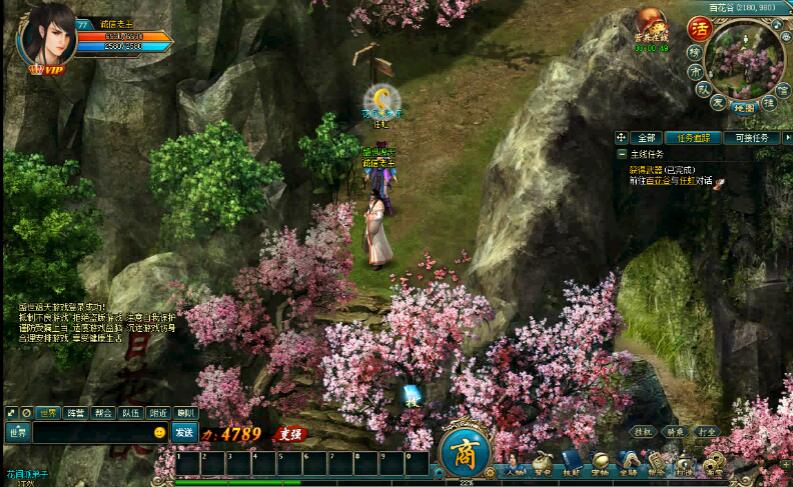
Task: Open the 世界 channel selector dropdown
Action: tap(18, 432)
